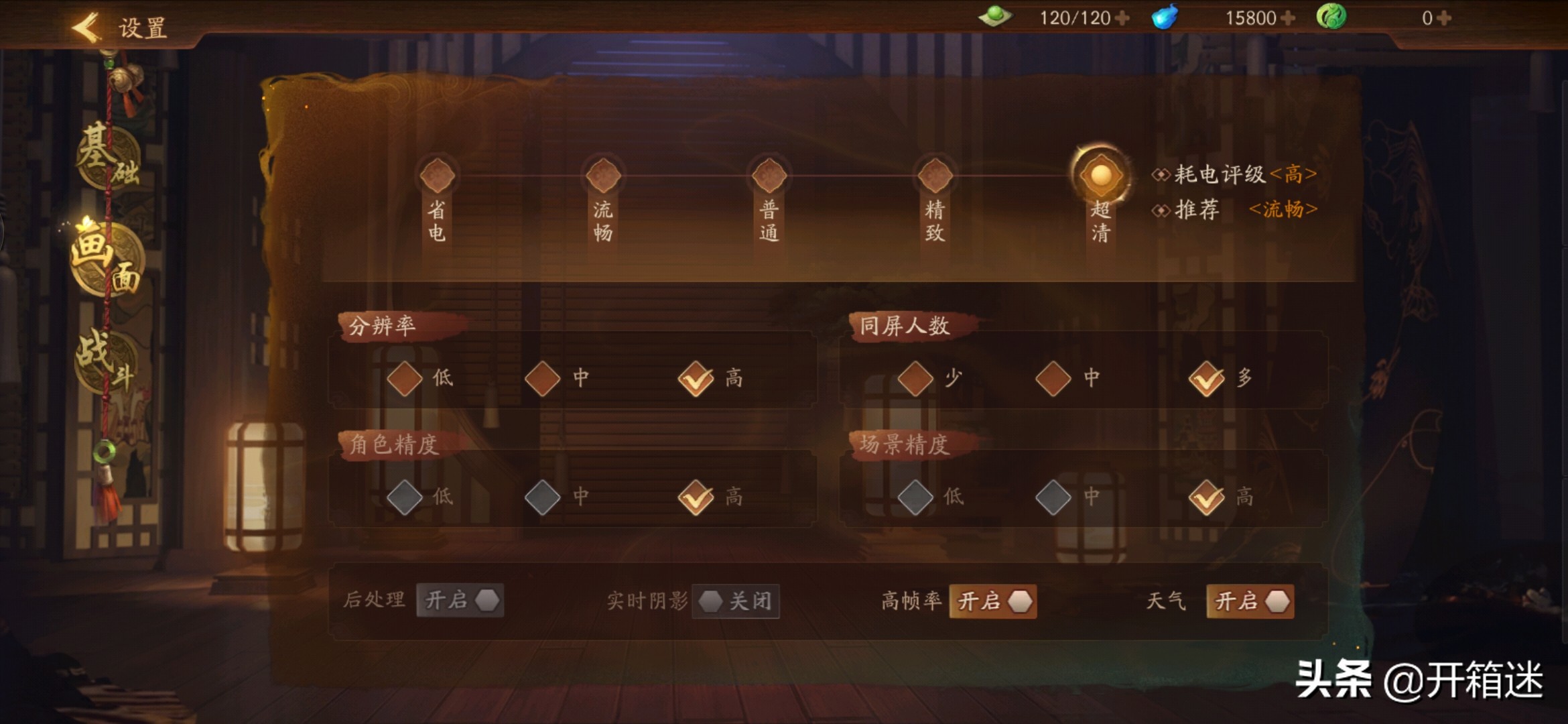
Task: Switch to the 基础 settings tab
Action: [x=107, y=154]
